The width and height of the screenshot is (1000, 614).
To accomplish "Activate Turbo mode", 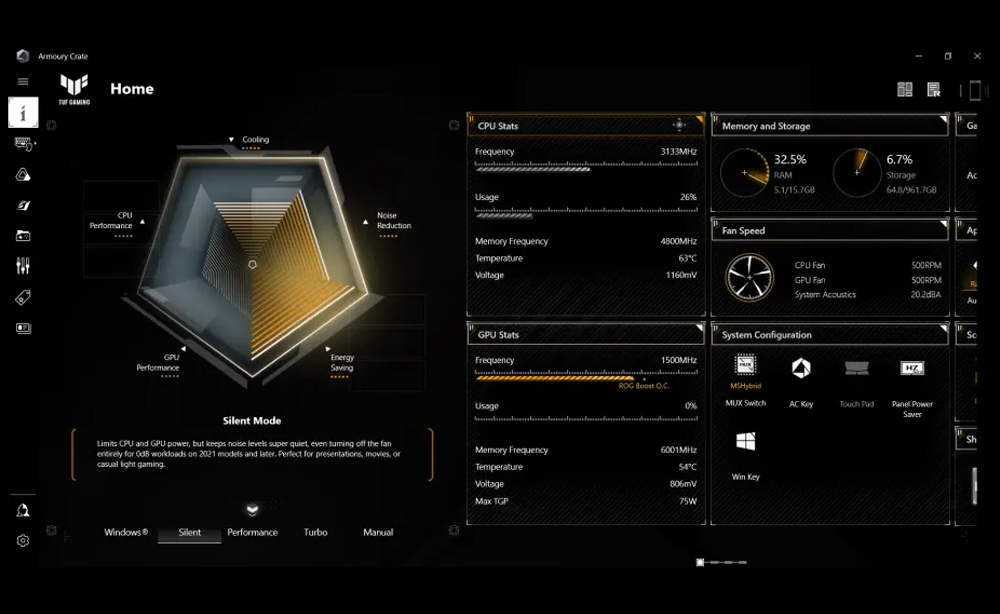I will pos(315,532).
